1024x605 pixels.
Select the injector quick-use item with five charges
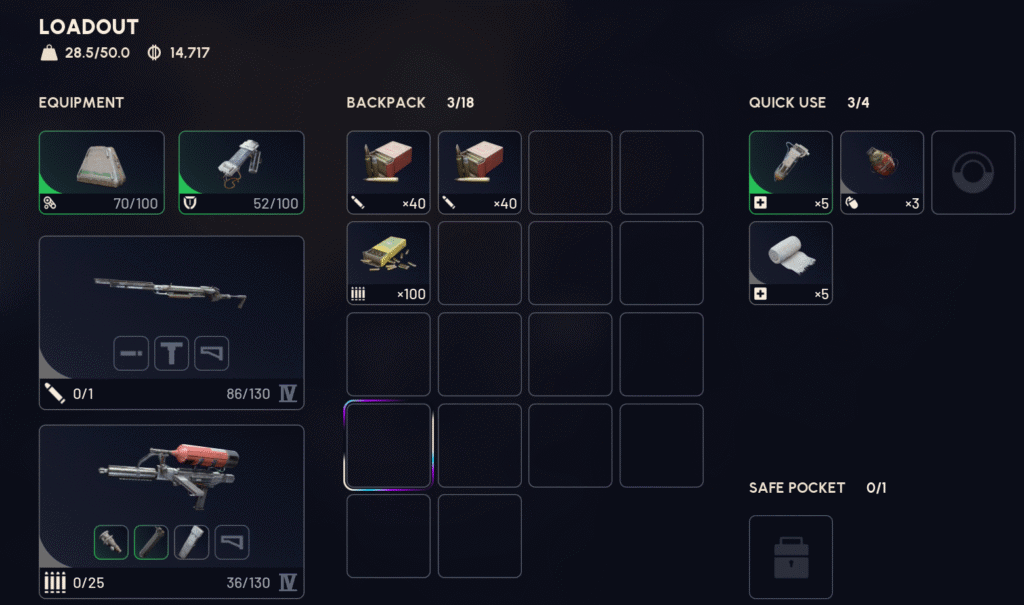pos(790,172)
